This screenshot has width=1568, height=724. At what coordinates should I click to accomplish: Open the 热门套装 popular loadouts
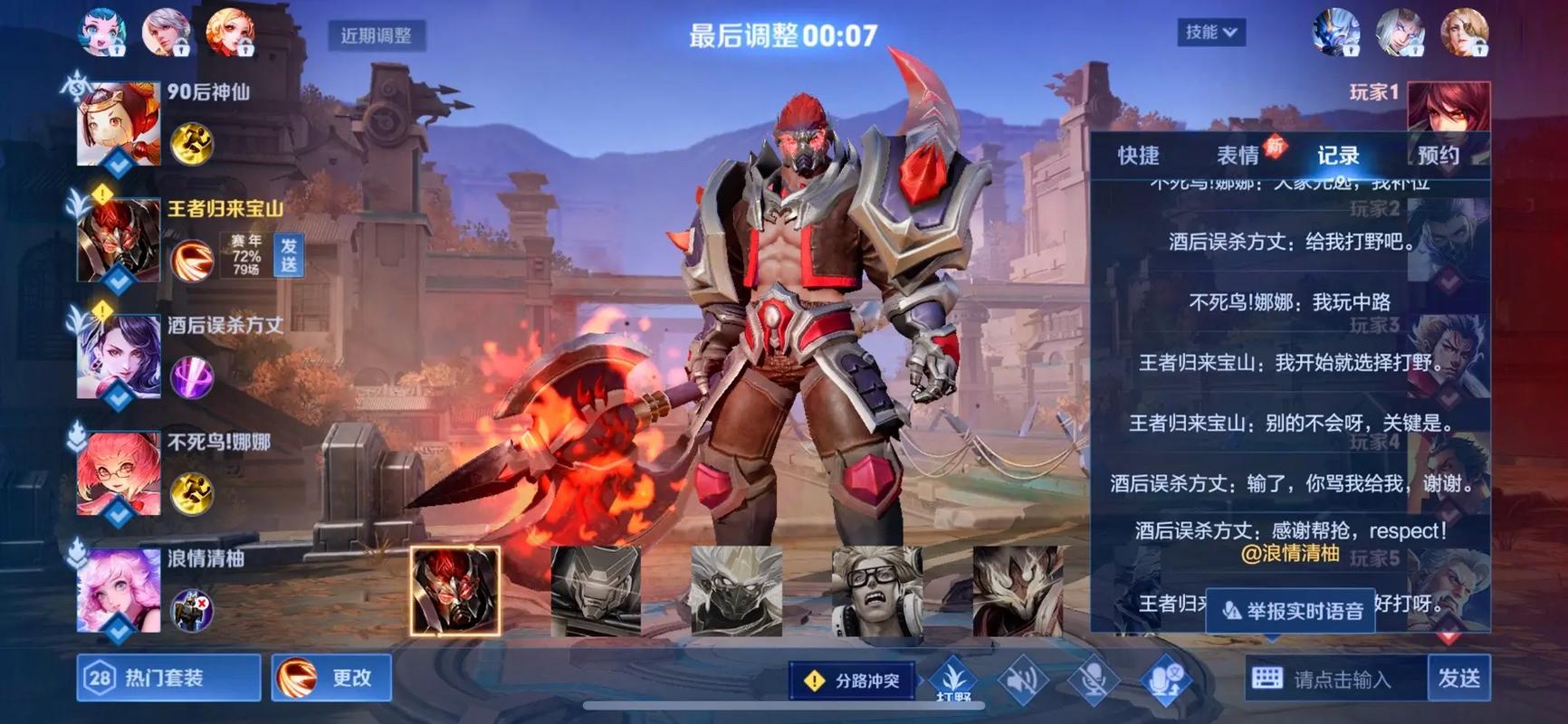coord(168,678)
